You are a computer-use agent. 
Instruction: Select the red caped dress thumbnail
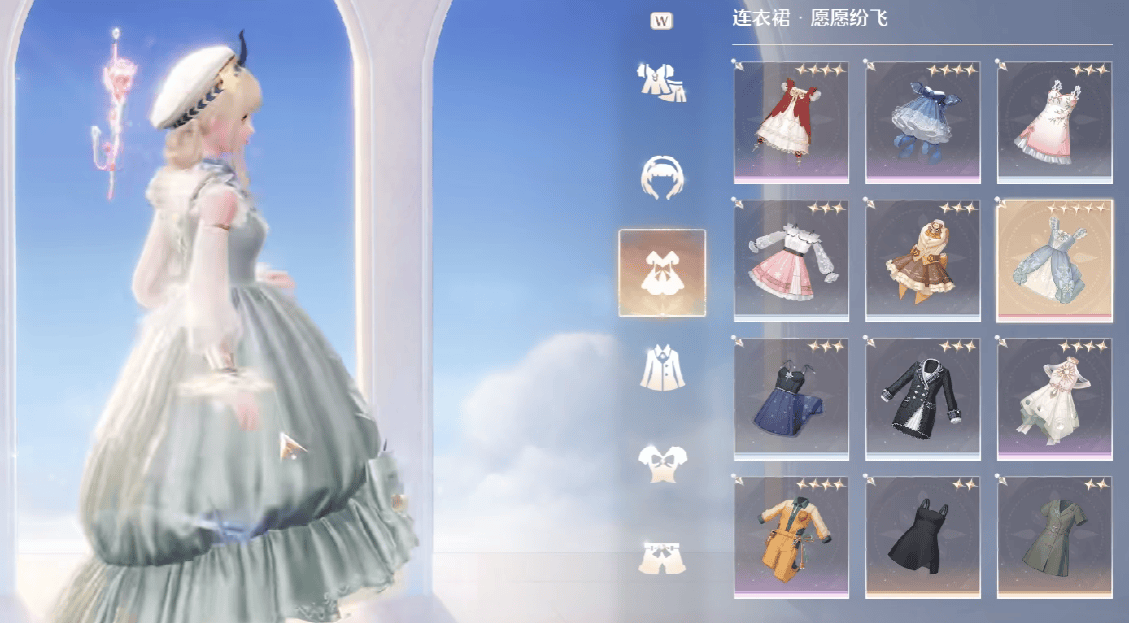pyautogui.click(x=791, y=122)
